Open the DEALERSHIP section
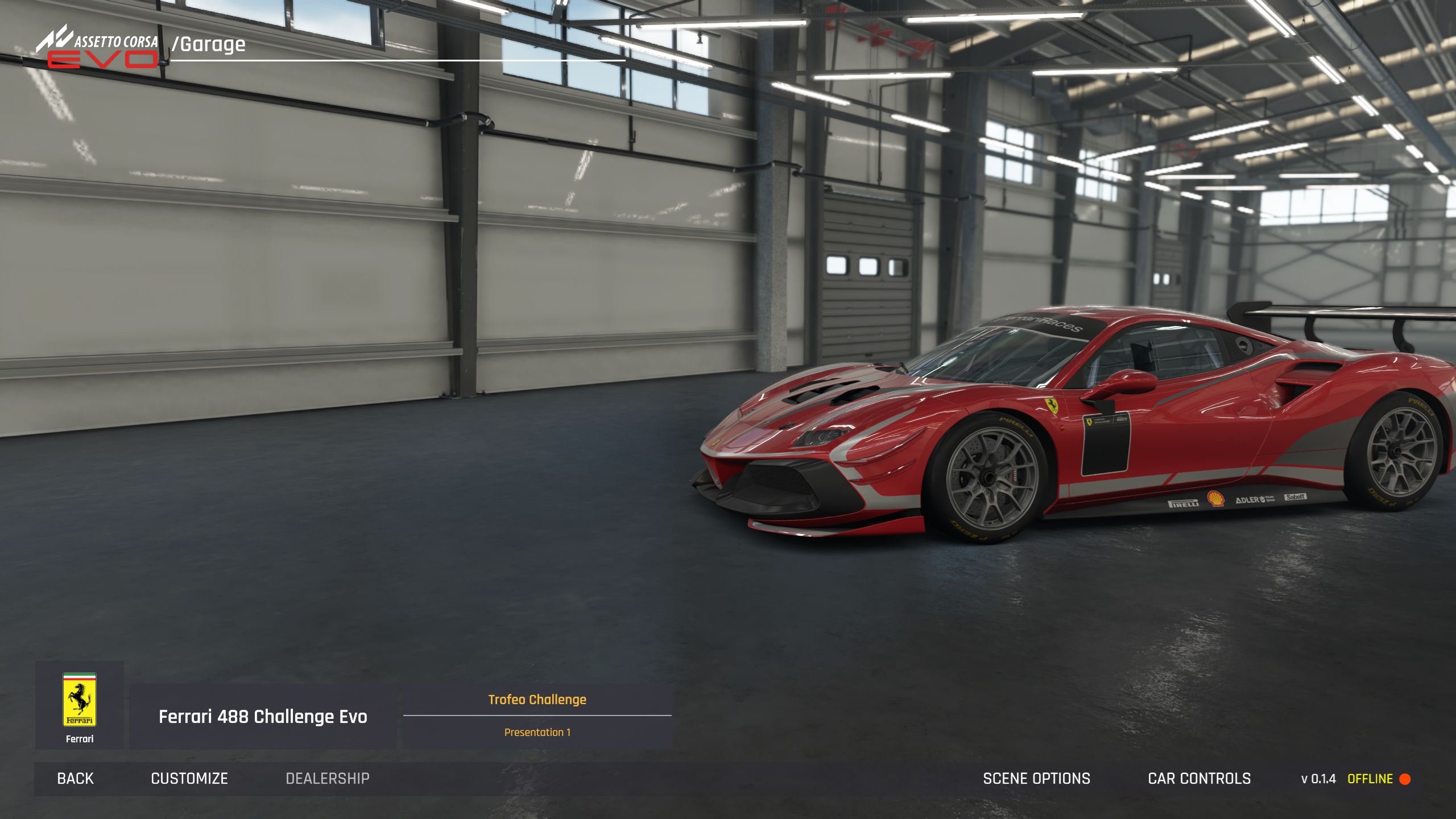The width and height of the screenshot is (1456, 819). tap(328, 779)
